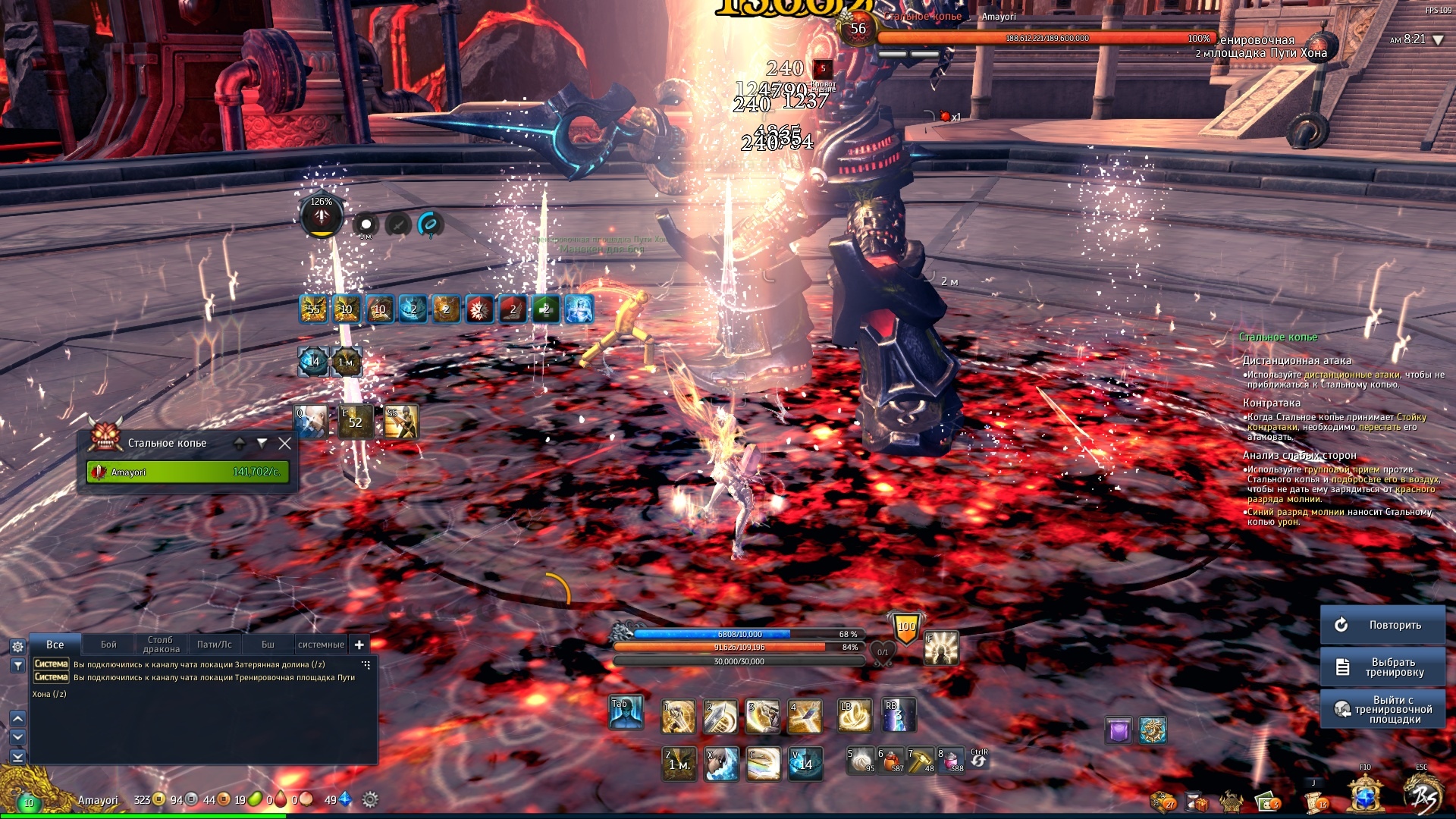Close the Стальное копье damage meter panel
Screen dimensions: 1456x819
284,444
